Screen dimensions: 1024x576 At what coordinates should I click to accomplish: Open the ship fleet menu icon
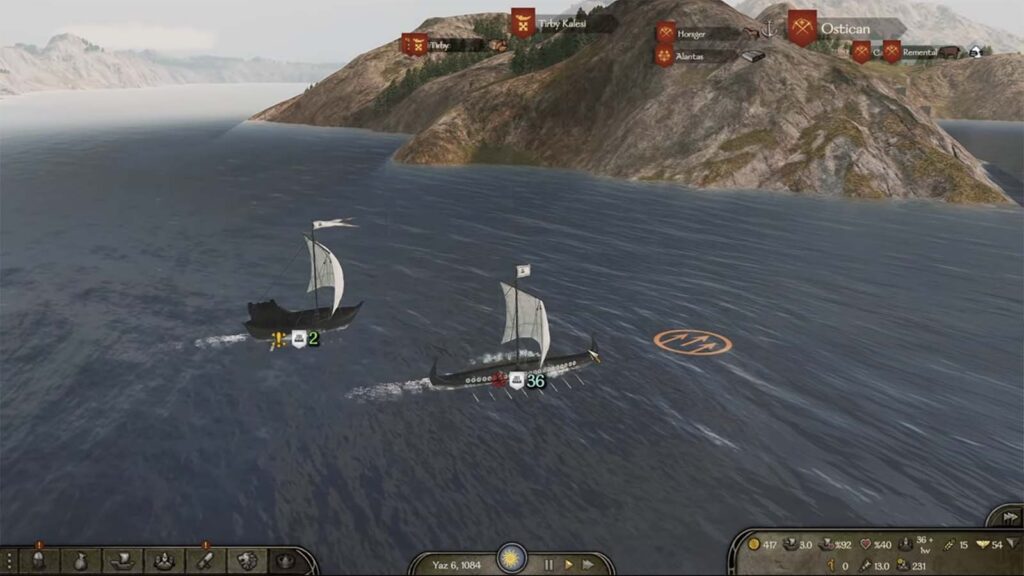[121, 562]
